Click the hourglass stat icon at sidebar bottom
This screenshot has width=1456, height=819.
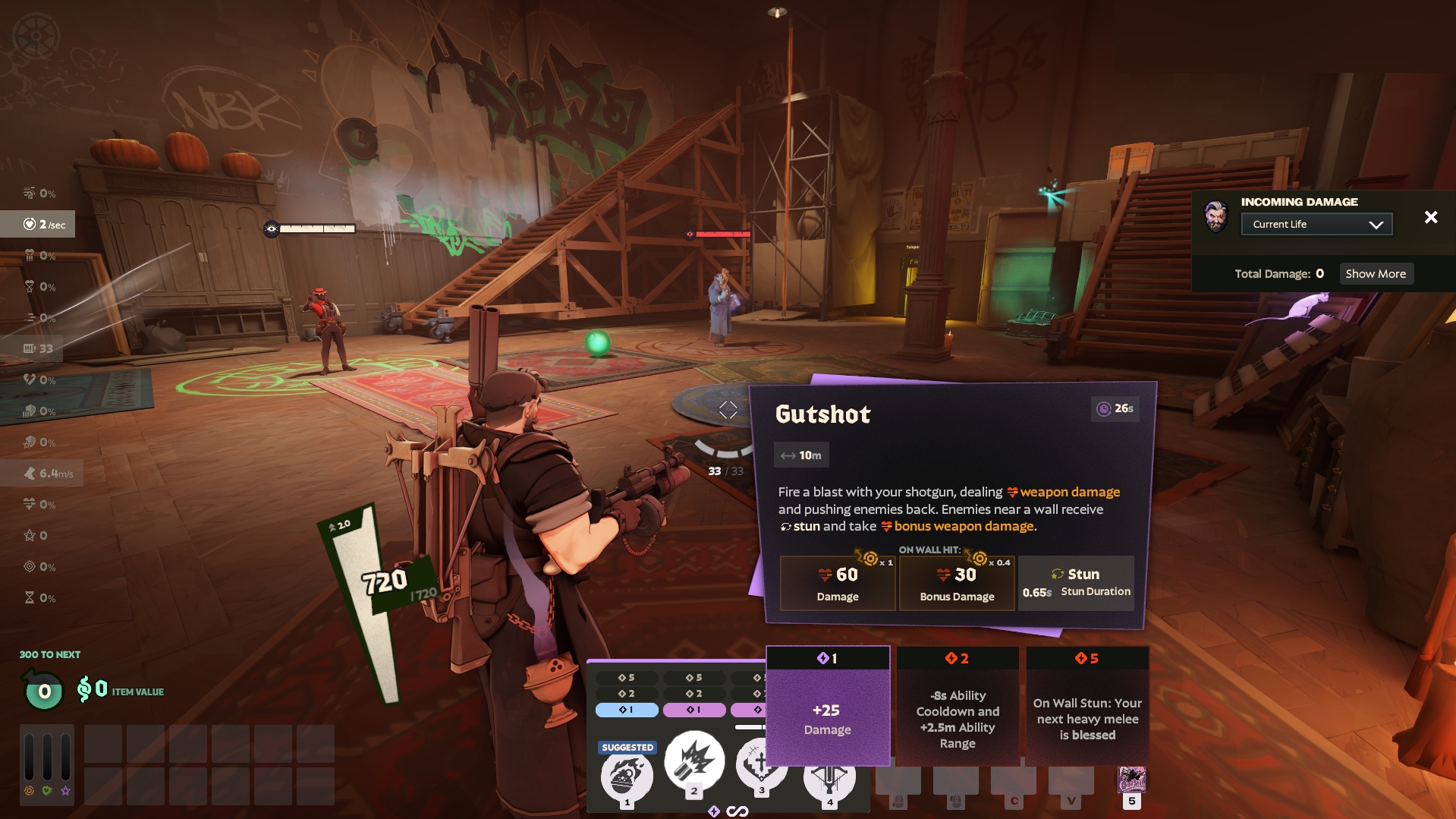click(30, 597)
